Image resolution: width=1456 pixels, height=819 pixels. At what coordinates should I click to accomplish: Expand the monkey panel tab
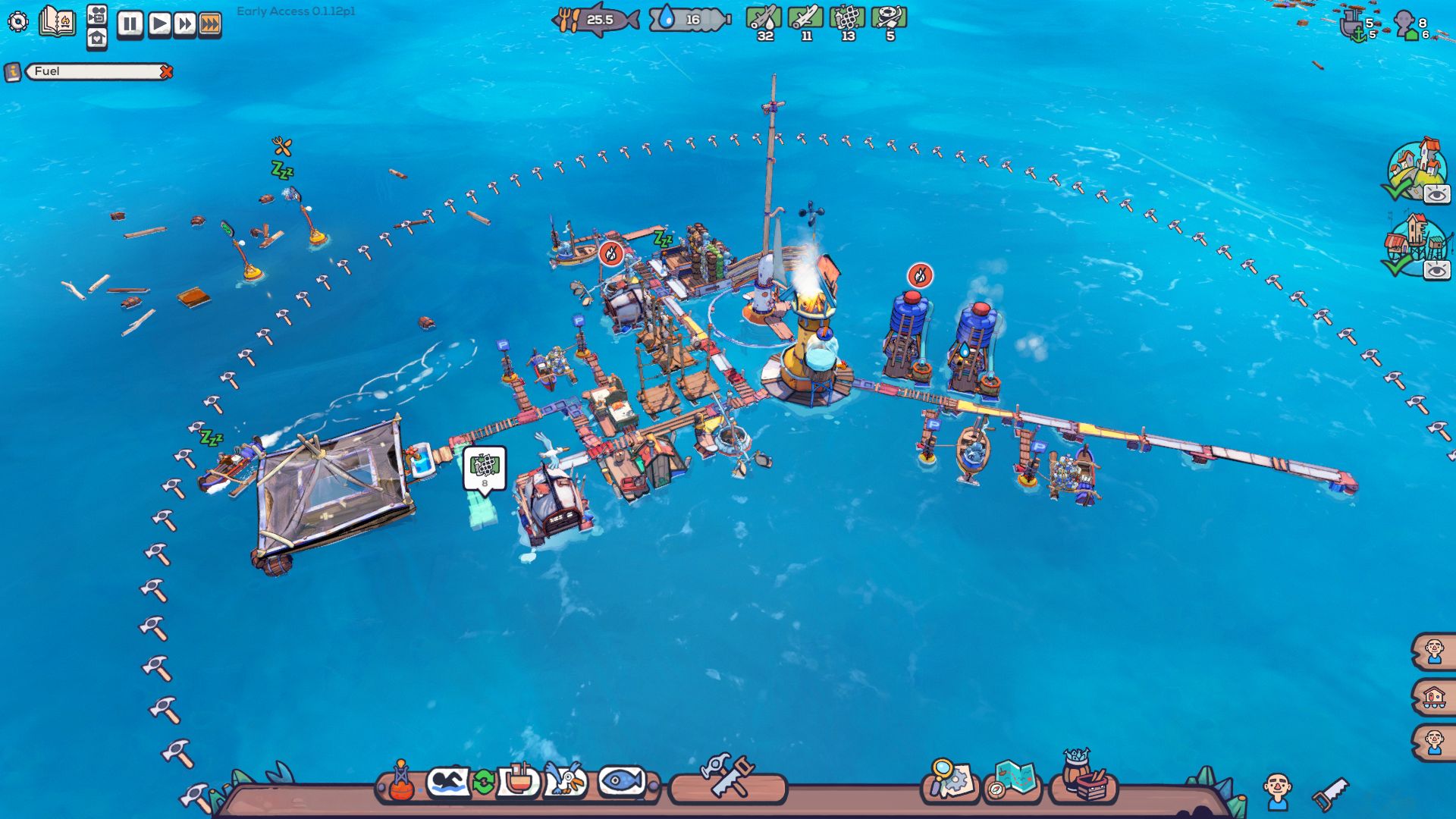(1436, 741)
